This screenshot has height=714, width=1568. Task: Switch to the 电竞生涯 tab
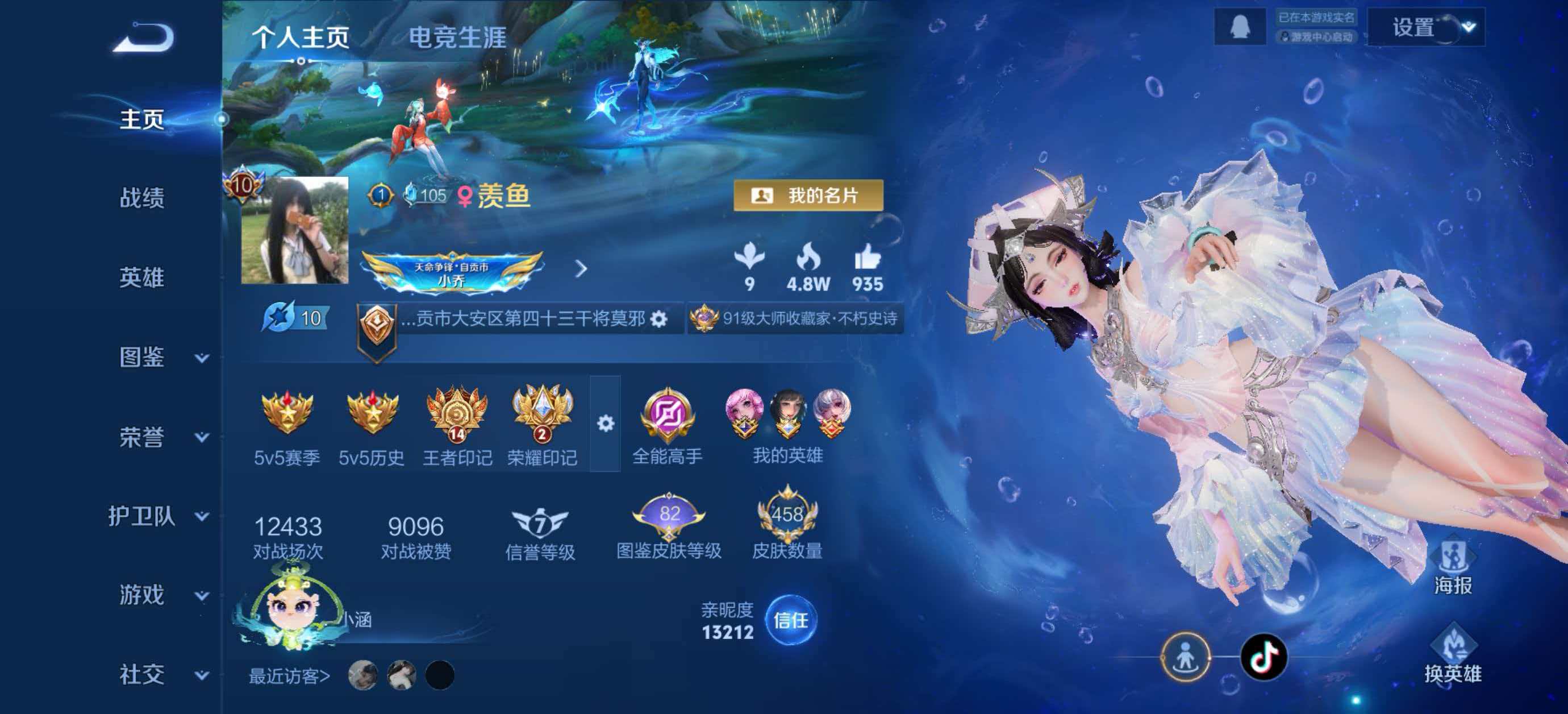pyautogui.click(x=457, y=38)
